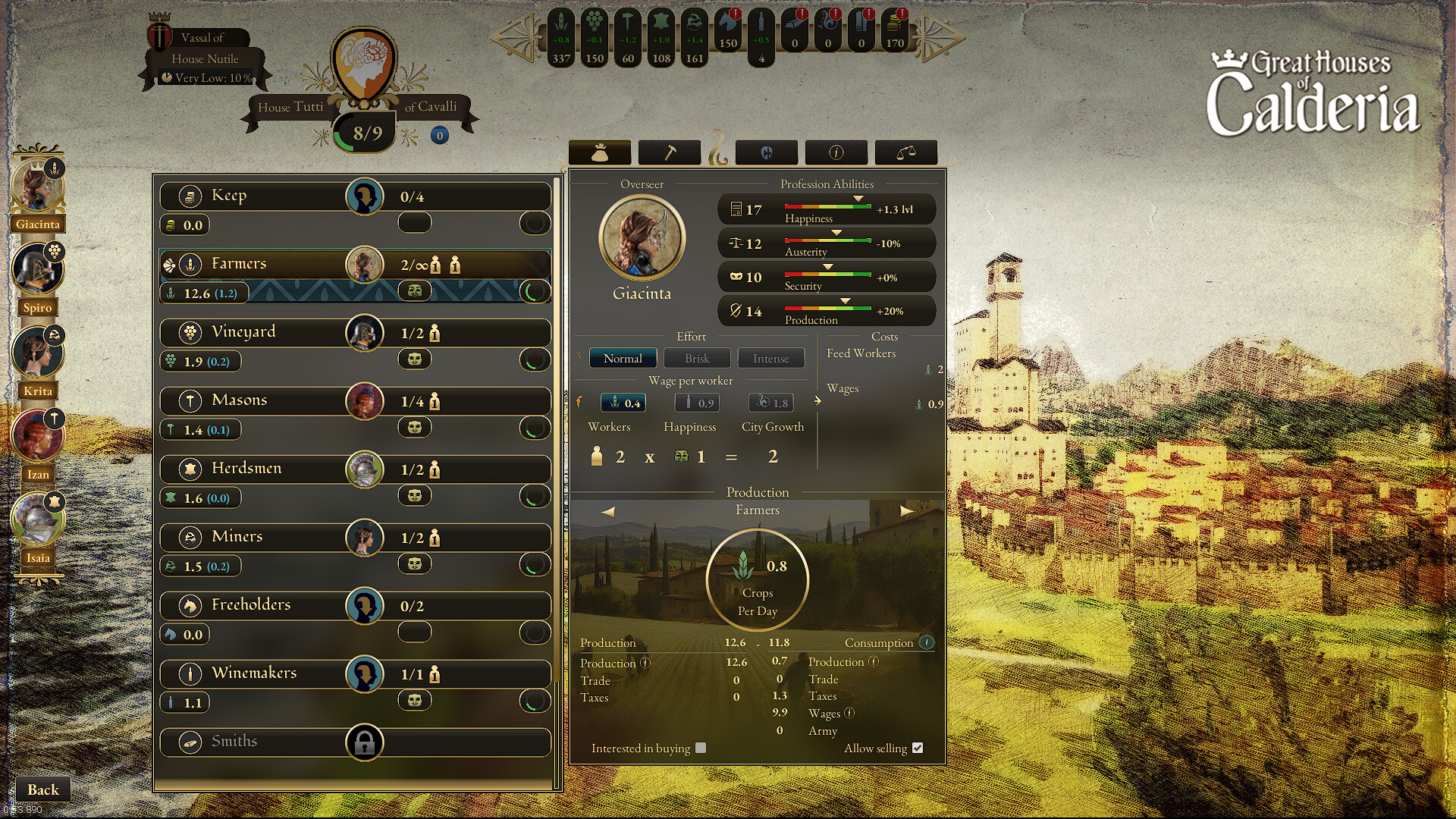Click the gold coins resource showing 170
Screen dimensions: 1456x819
point(894,32)
